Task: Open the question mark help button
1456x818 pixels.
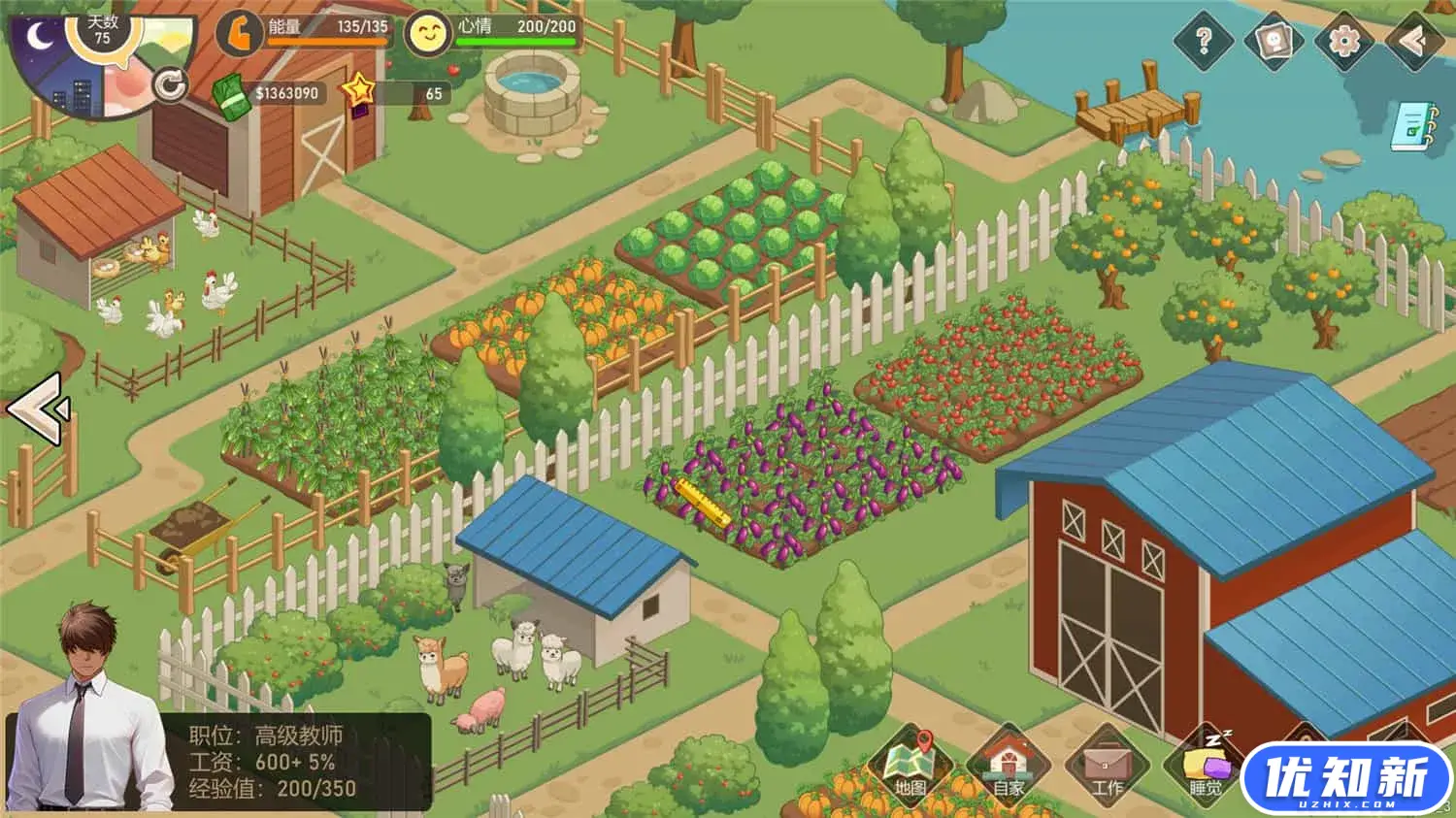Action: 1204,41
